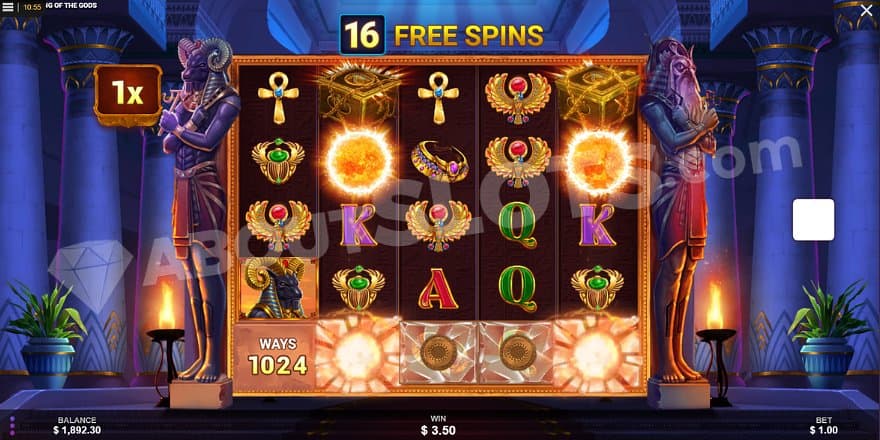Close the game with the X button
The width and height of the screenshot is (880, 440).
pos(866,10)
